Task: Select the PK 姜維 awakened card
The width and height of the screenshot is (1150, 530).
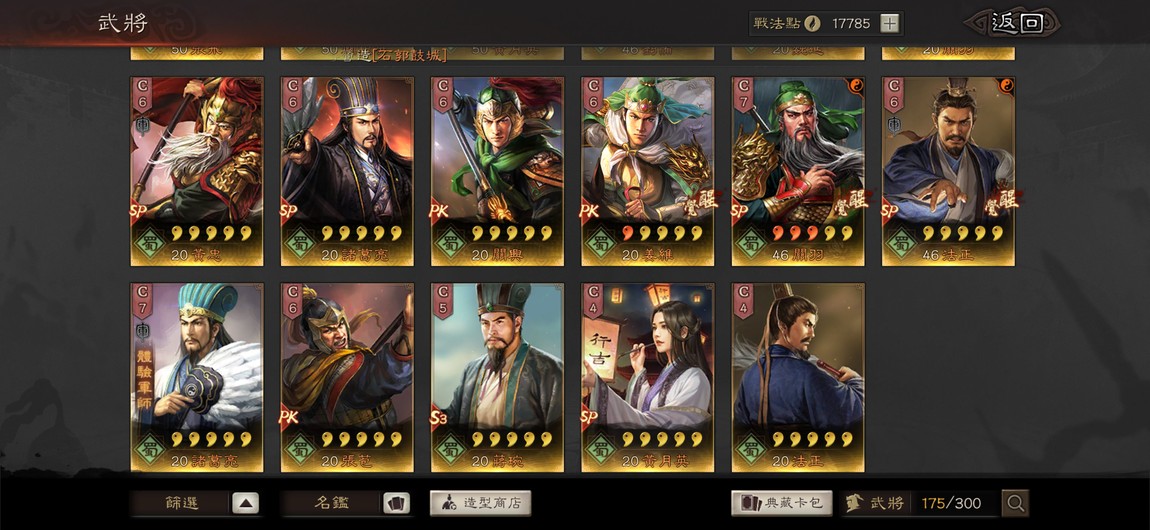Action: click(648, 170)
